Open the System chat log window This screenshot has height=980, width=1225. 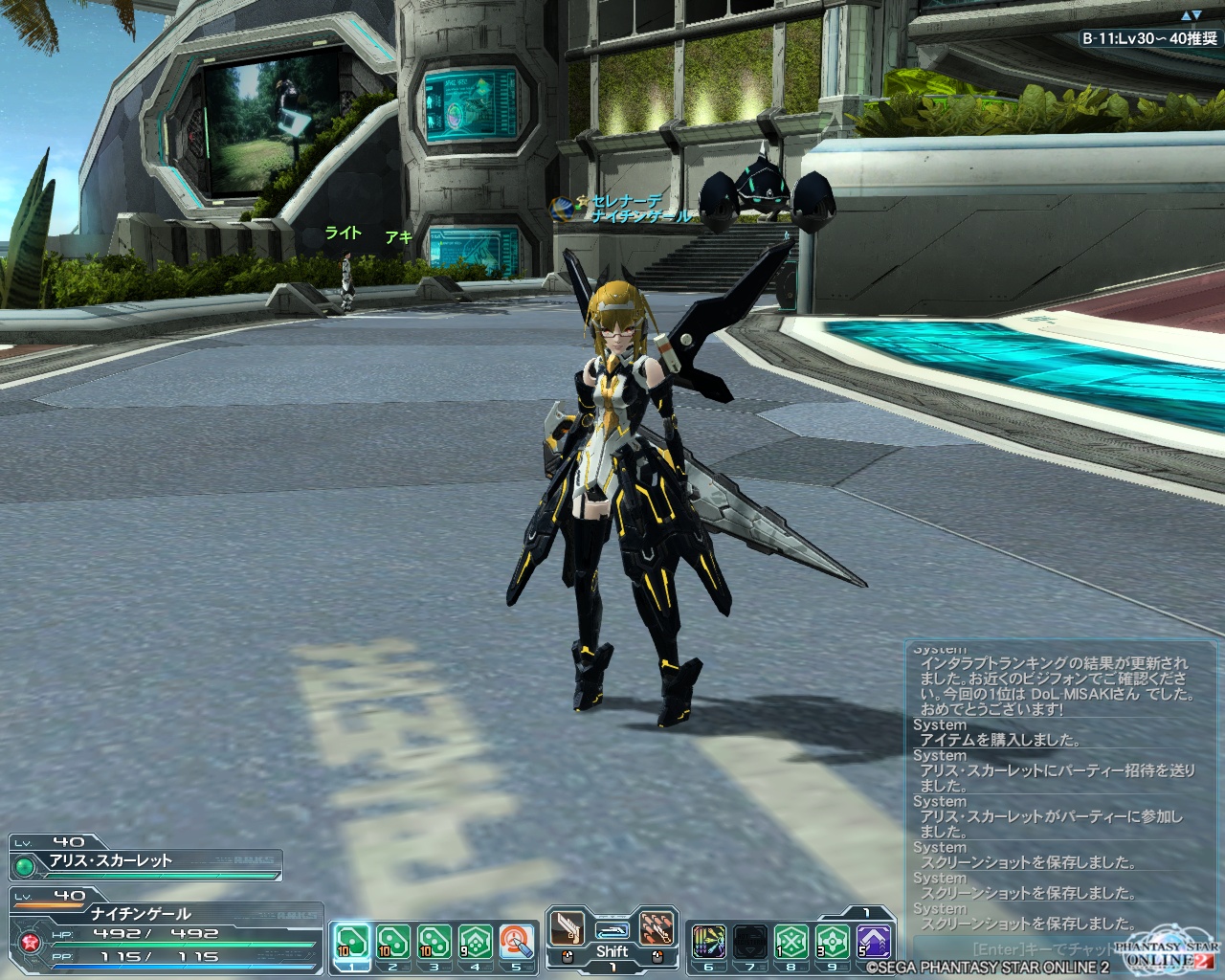click(x=1048, y=785)
